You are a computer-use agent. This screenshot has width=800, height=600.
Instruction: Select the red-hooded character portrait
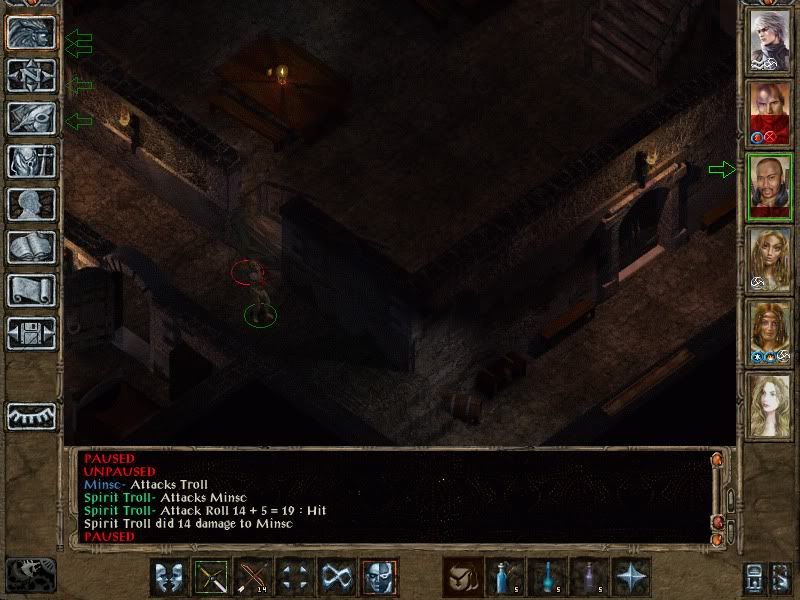770,112
